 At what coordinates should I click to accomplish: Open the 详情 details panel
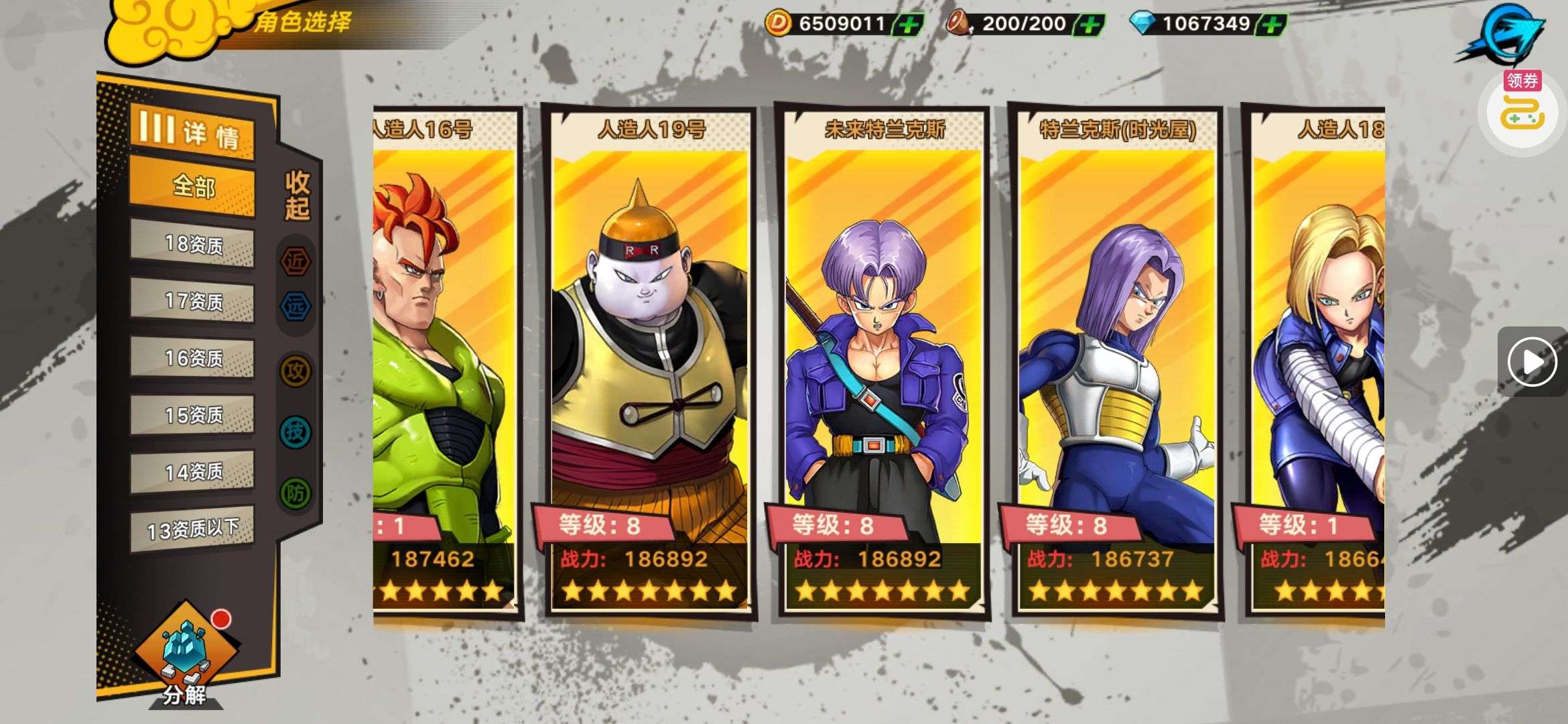click(x=192, y=132)
